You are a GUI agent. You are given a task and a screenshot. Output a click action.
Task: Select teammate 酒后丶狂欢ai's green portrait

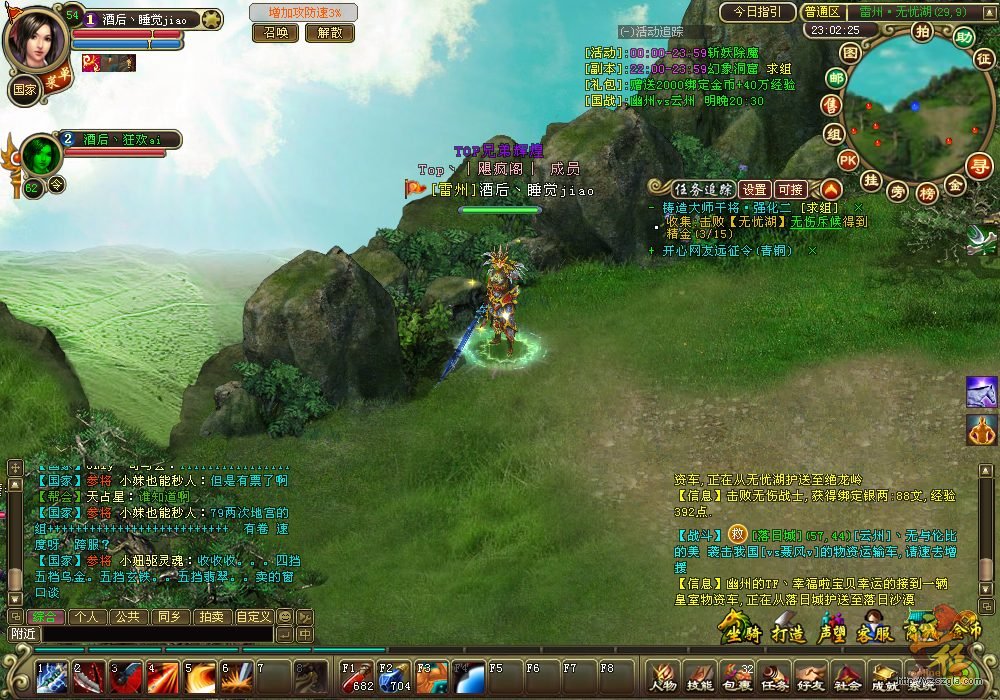[42, 155]
